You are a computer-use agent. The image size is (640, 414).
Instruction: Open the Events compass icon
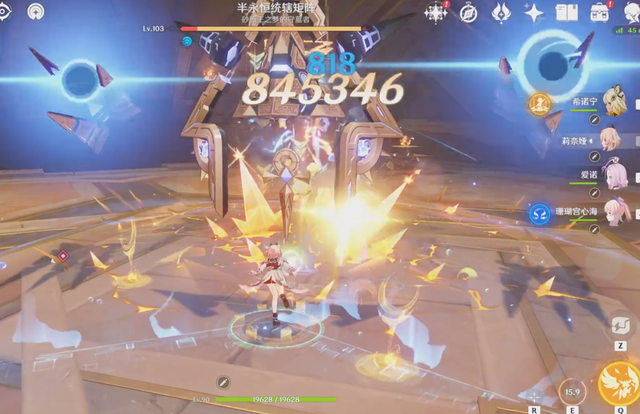pos(469,12)
